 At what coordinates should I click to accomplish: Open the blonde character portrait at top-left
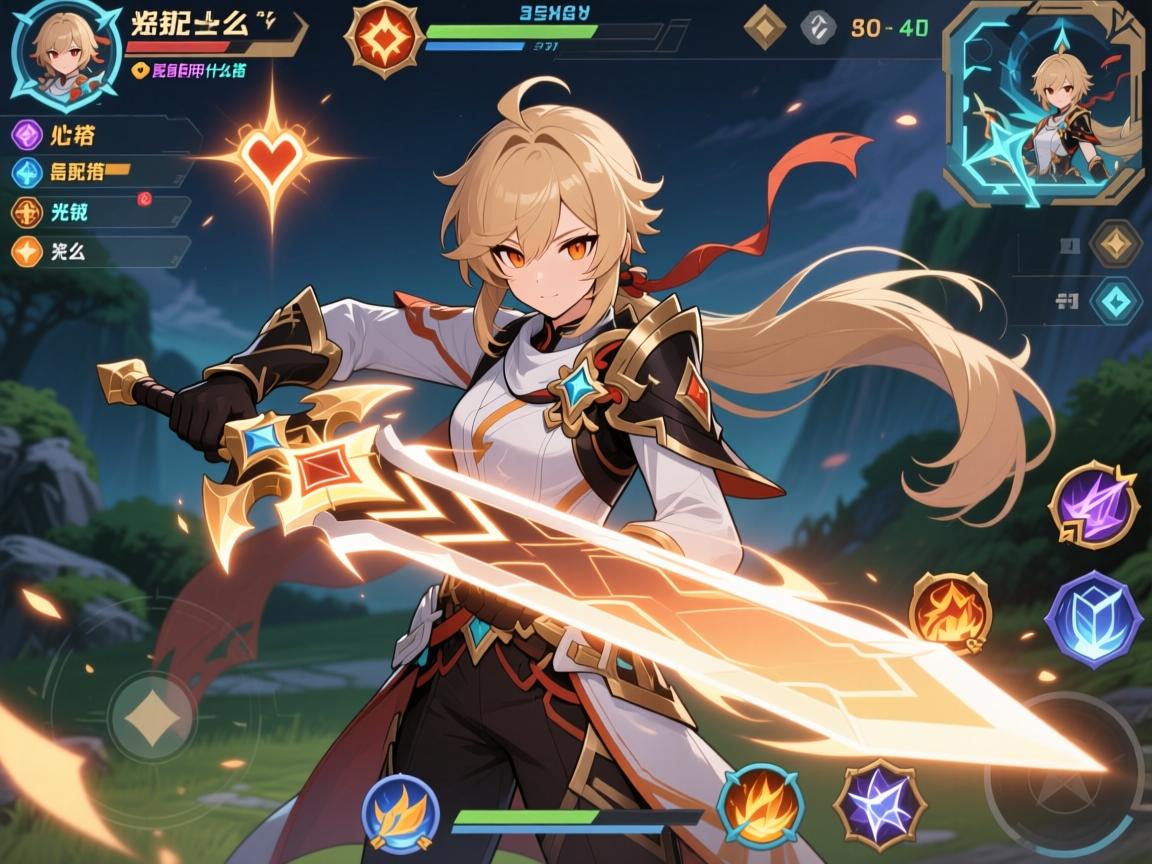pos(56,50)
